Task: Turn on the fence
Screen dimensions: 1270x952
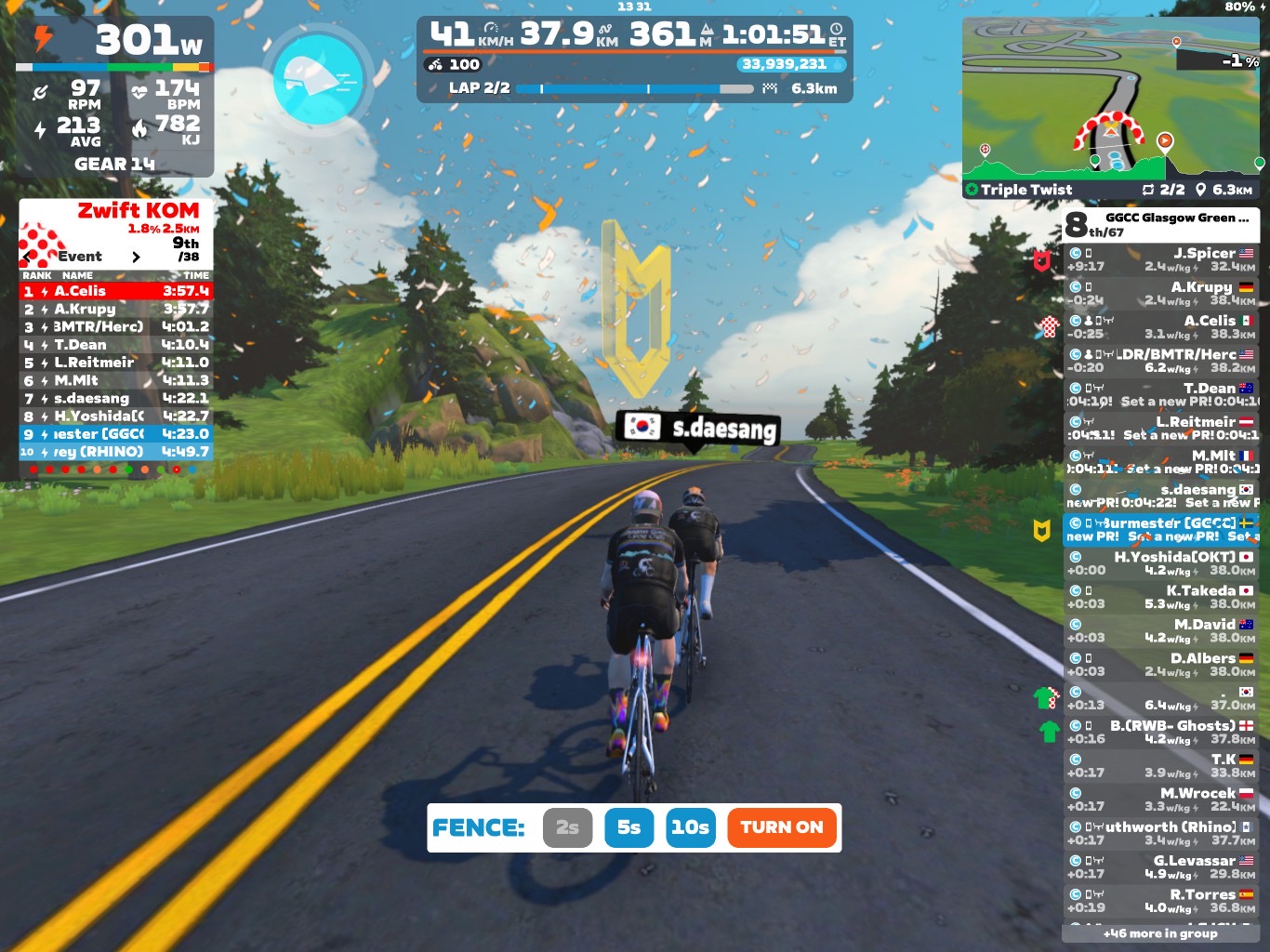Action: pyautogui.click(x=781, y=827)
